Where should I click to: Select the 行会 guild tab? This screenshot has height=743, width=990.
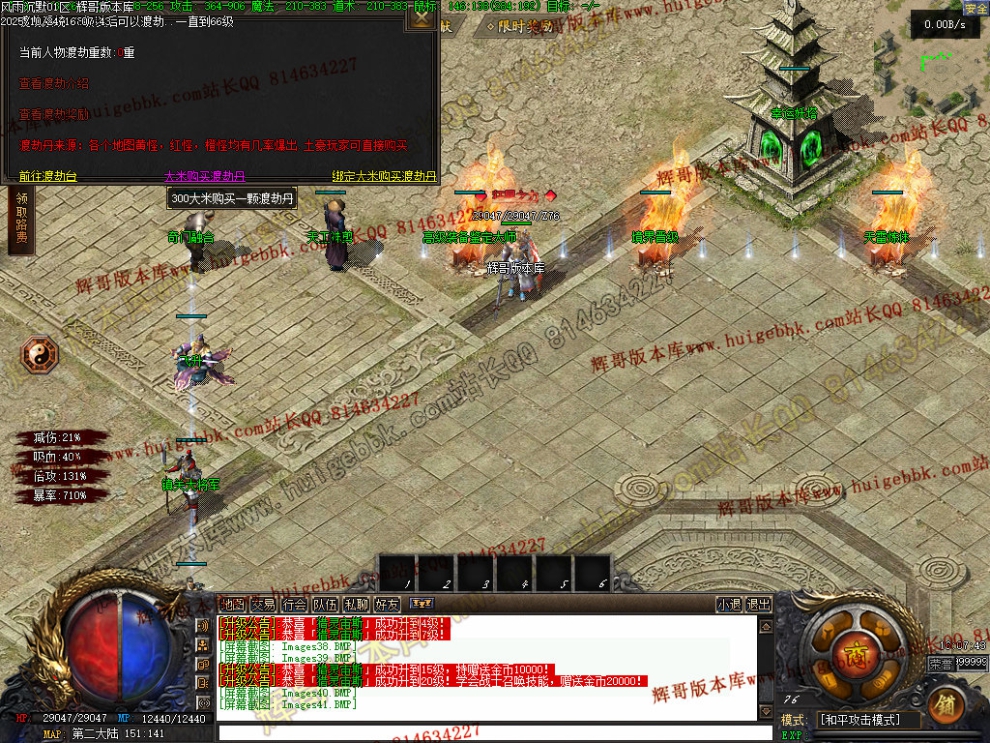click(294, 604)
